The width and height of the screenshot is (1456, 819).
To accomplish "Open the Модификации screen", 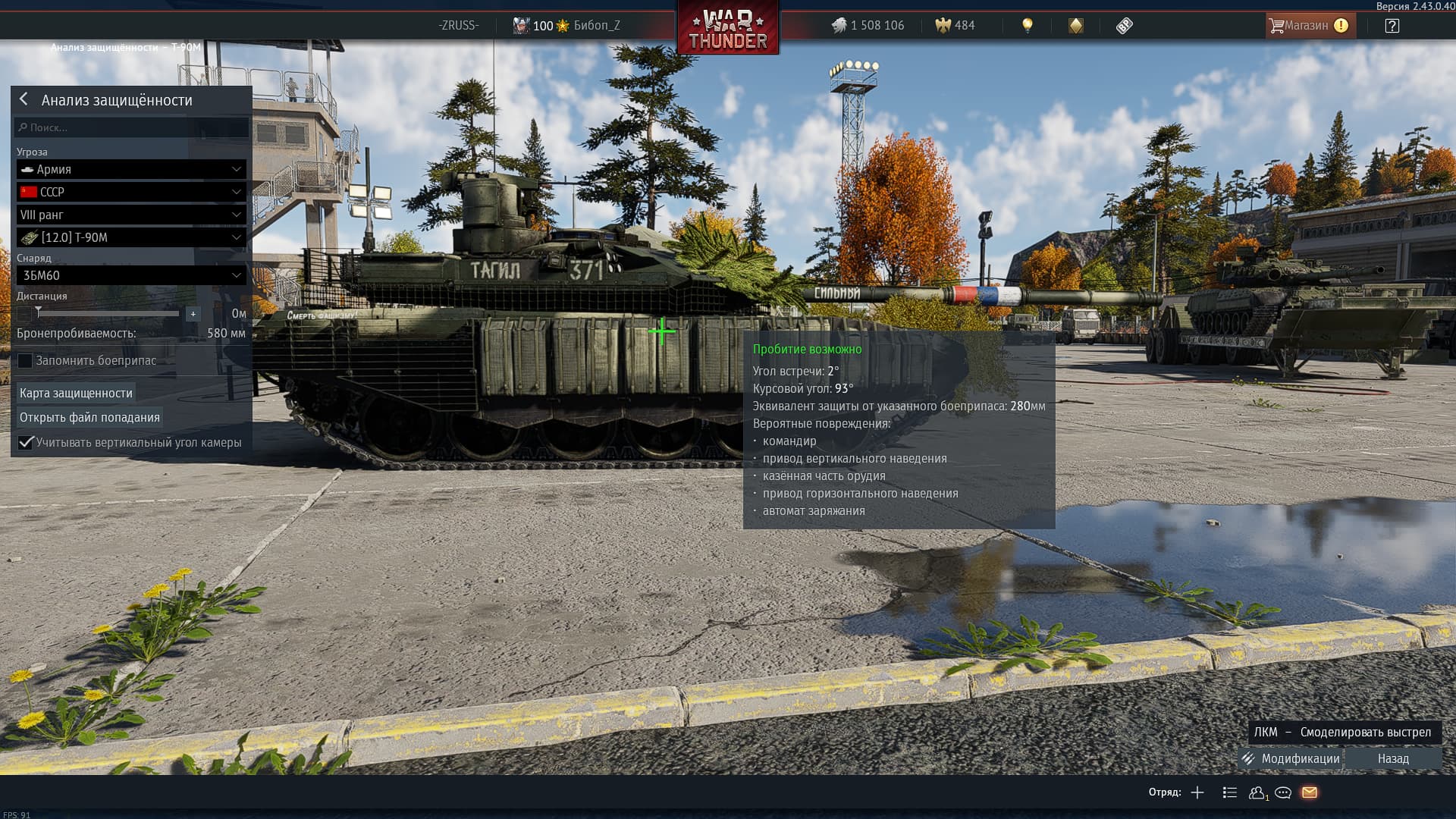I will tap(1291, 758).
